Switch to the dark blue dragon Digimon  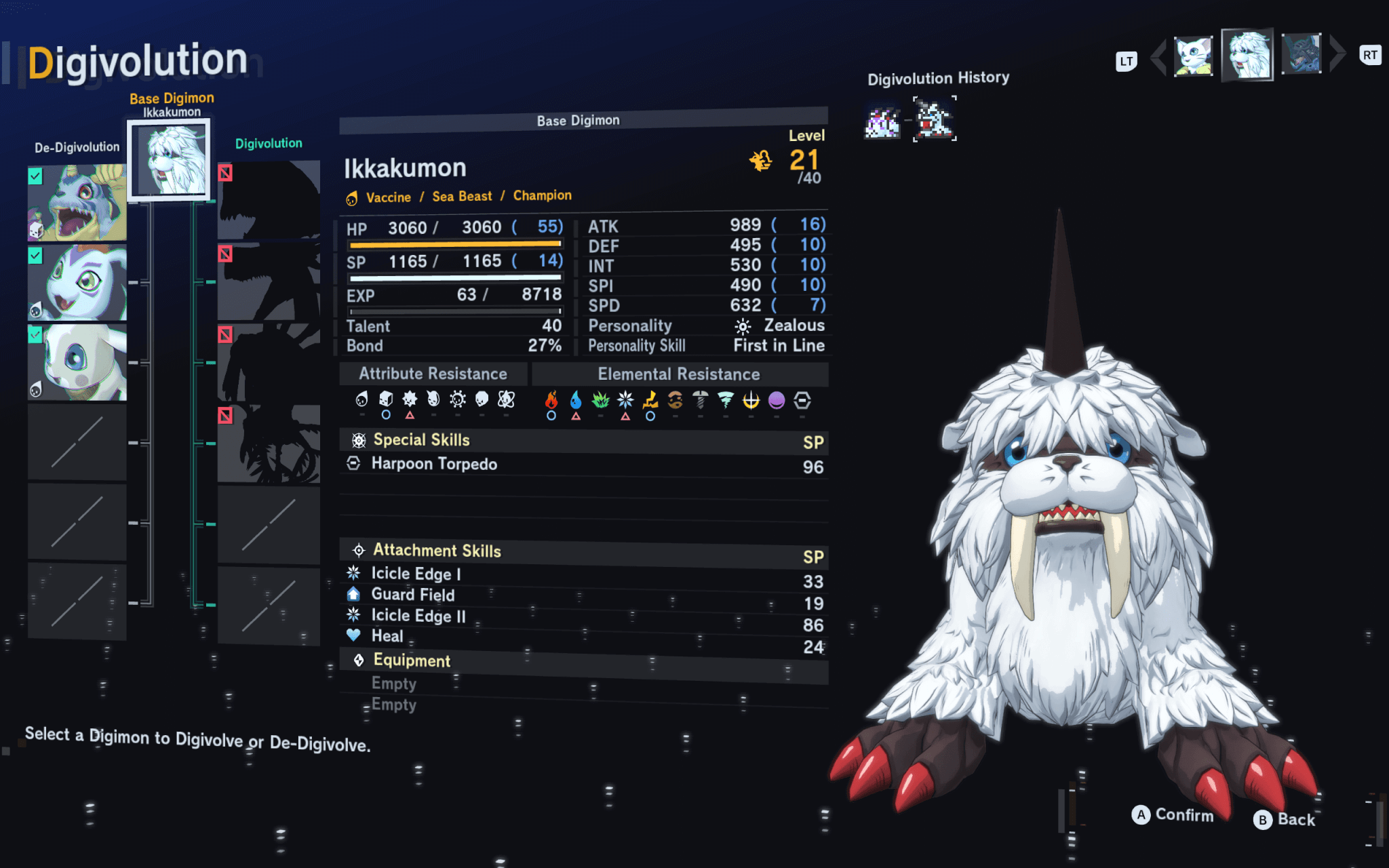1301,54
